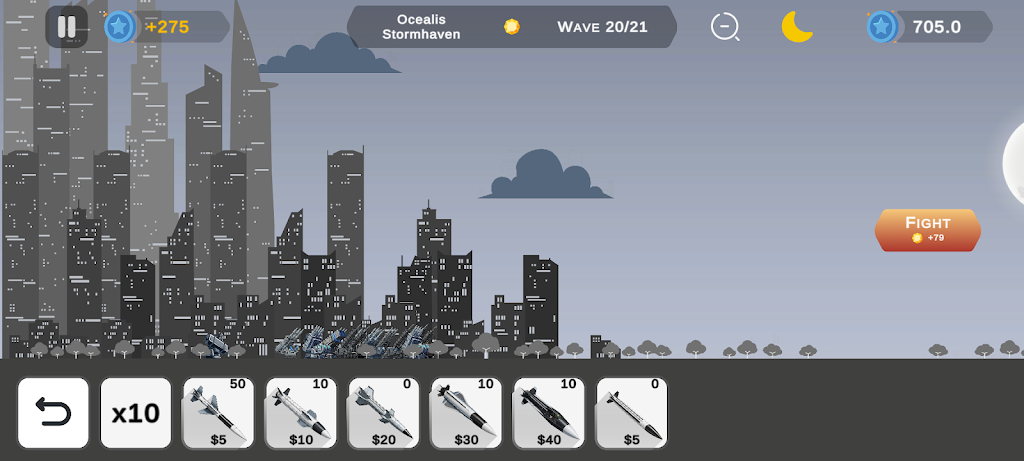Pick the $30 missile slot
Image resolution: width=1024 pixels, height=461 pixels.
pyautogui.click(x=467, y=413)
